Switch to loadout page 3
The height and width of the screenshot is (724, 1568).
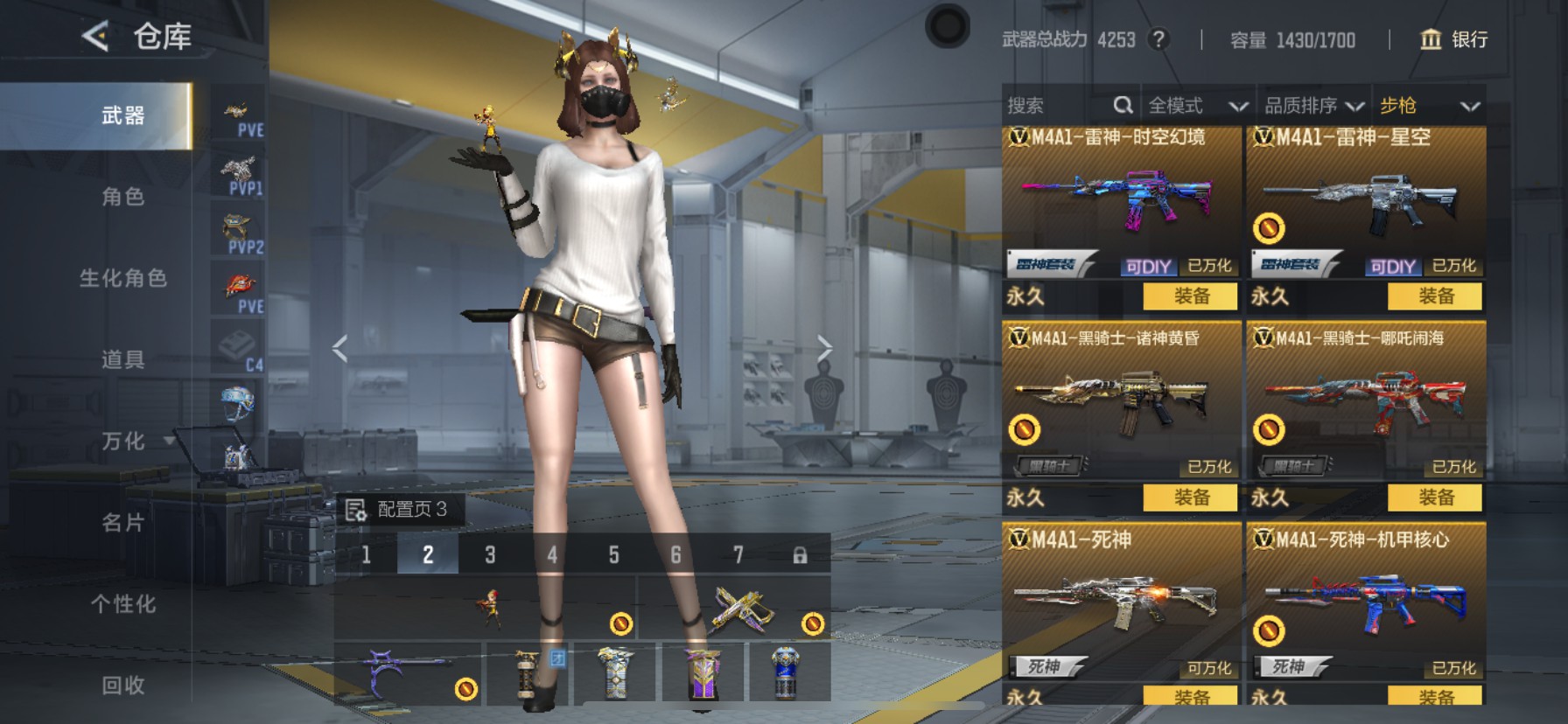[x=490, y=554]
